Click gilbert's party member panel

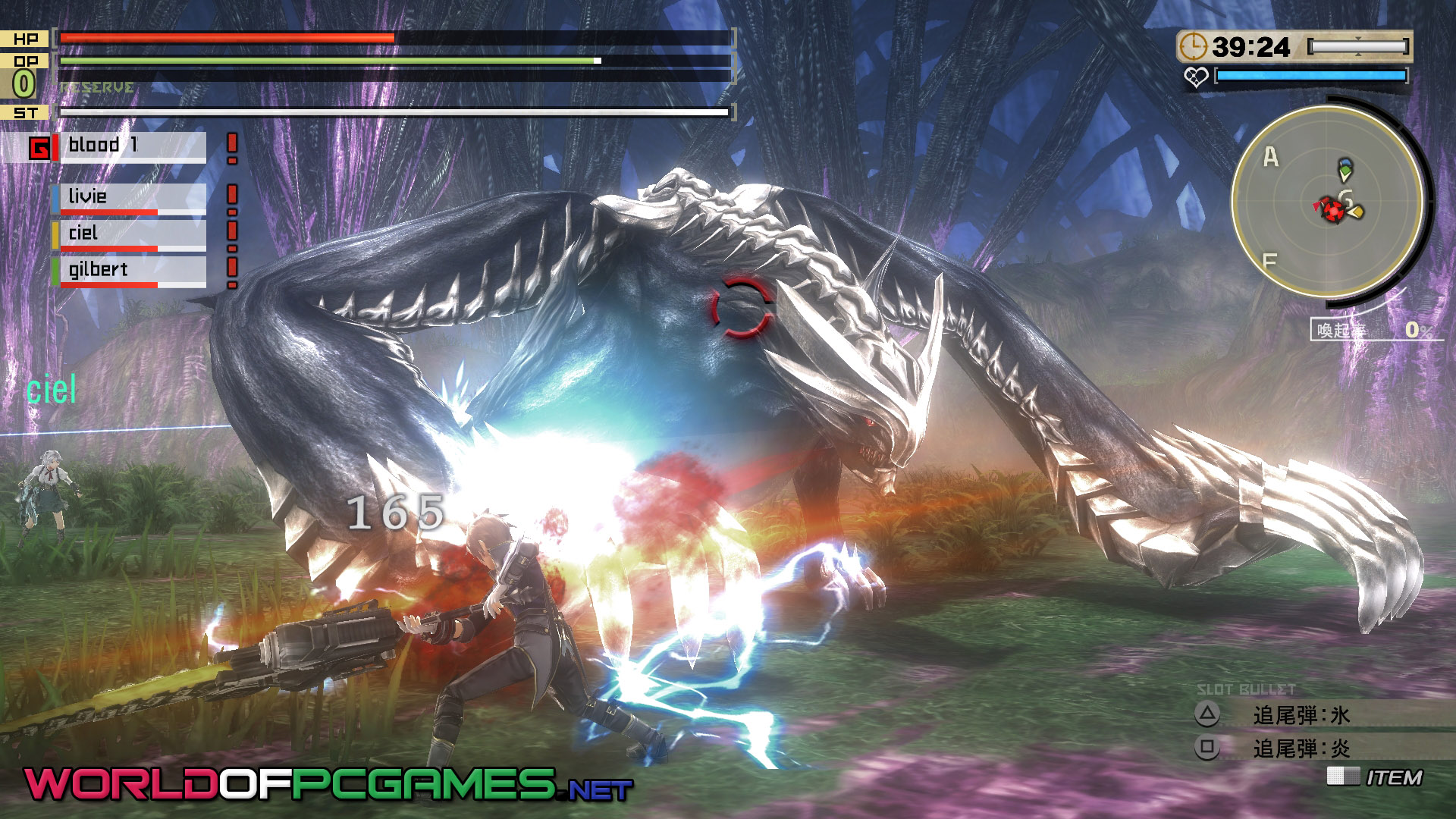point(130,271)
